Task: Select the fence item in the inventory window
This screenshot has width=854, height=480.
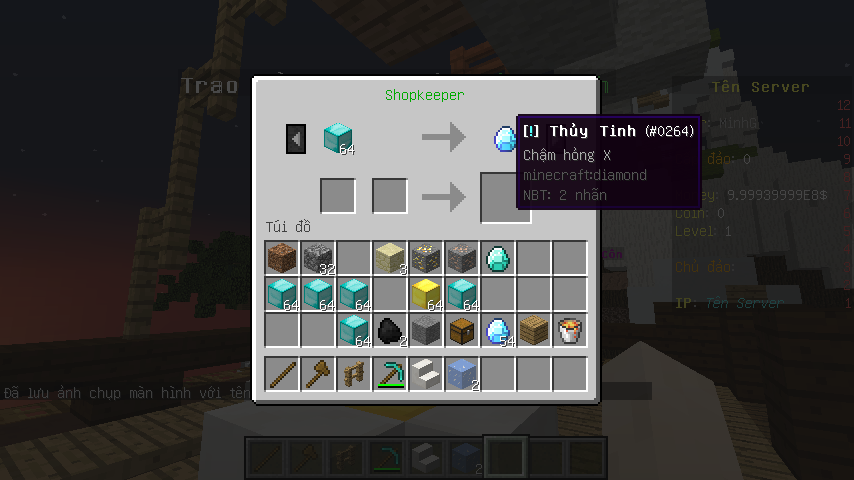Action: click(355, 374)
